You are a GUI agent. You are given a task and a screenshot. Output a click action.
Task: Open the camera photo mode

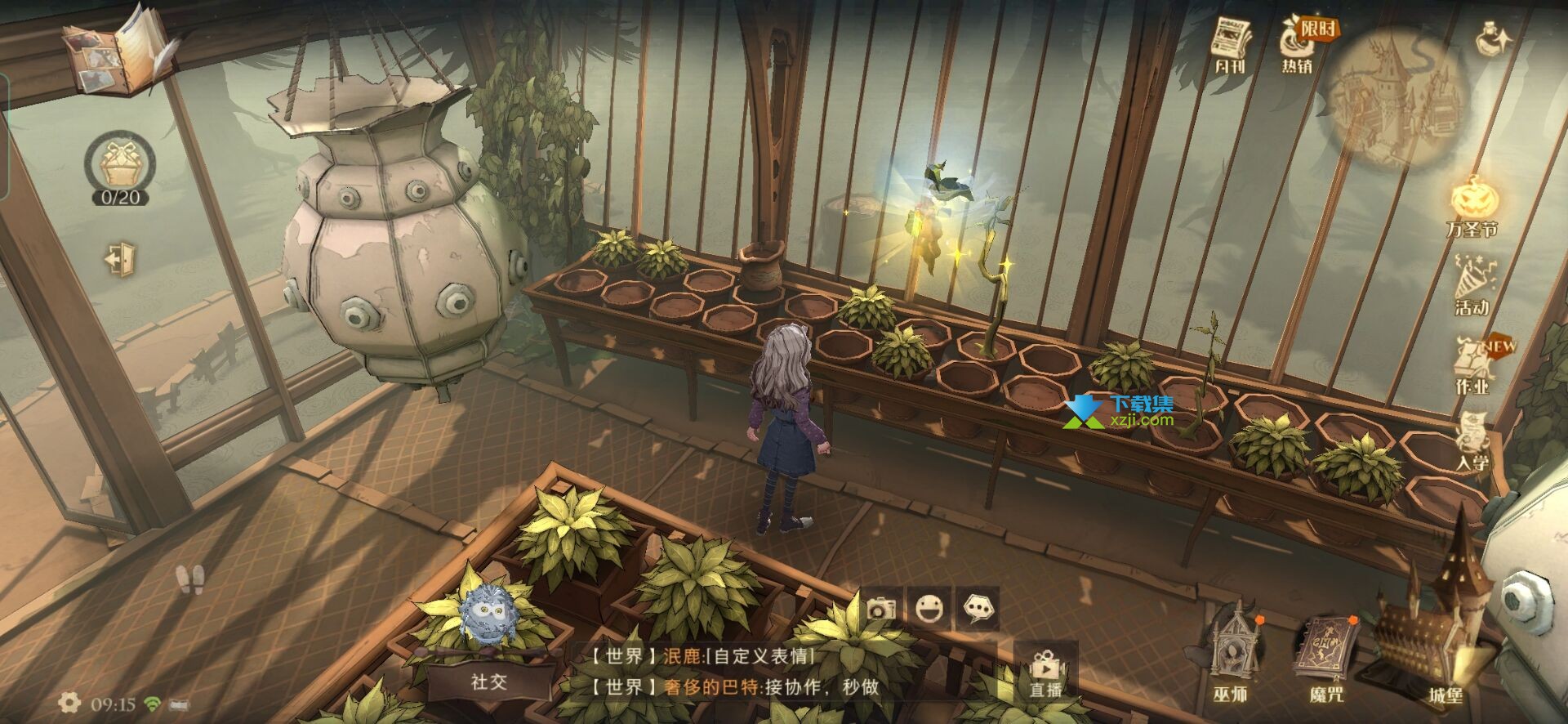click(x=881, y=609)
